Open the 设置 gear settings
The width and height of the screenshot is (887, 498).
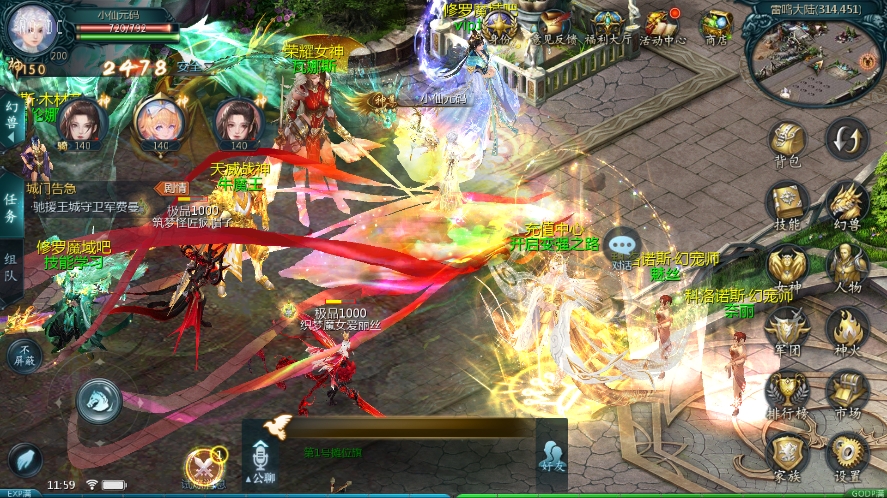click(846, 455)
